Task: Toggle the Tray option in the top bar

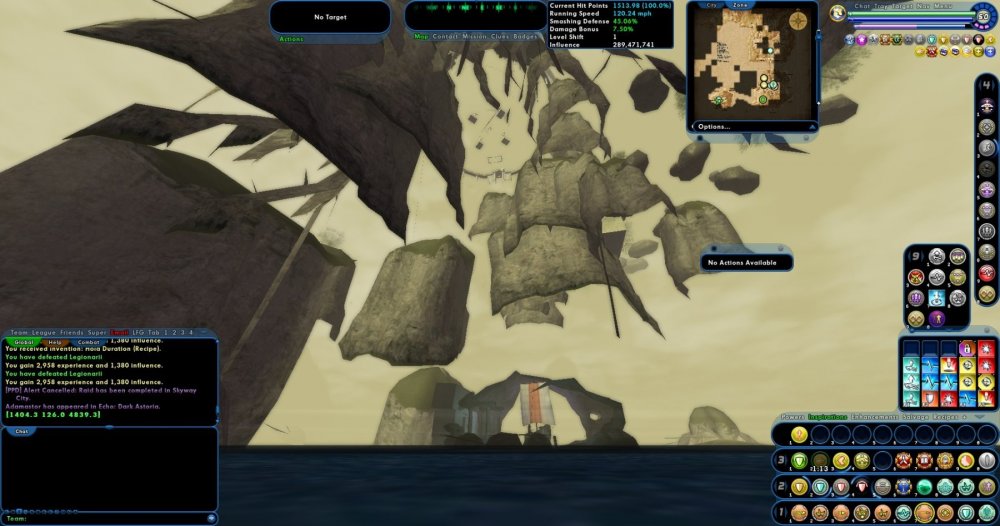Action: [879, 6]
